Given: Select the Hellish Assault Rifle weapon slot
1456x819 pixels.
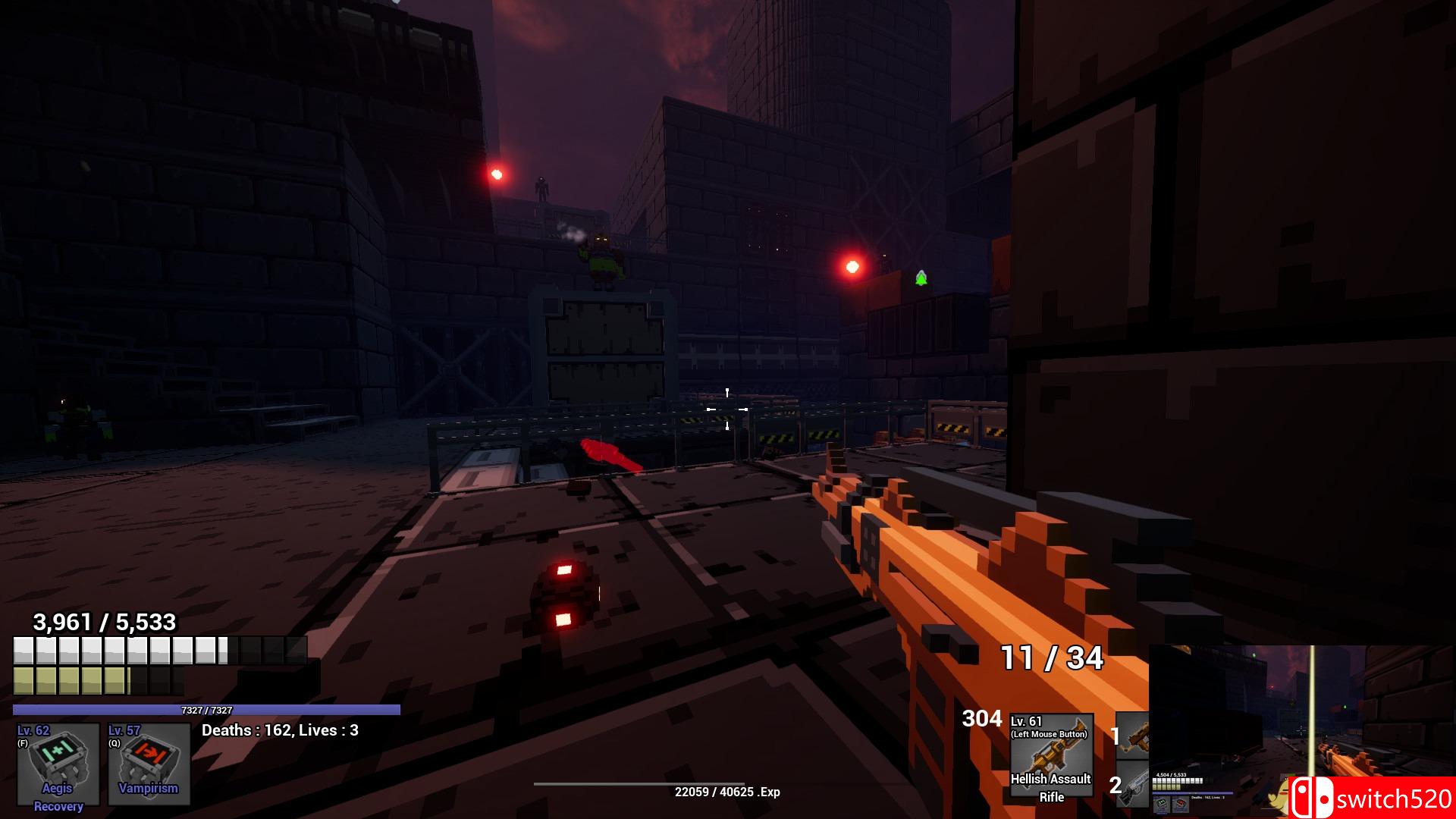Looking at the screenshot, I should (1051, 755).
